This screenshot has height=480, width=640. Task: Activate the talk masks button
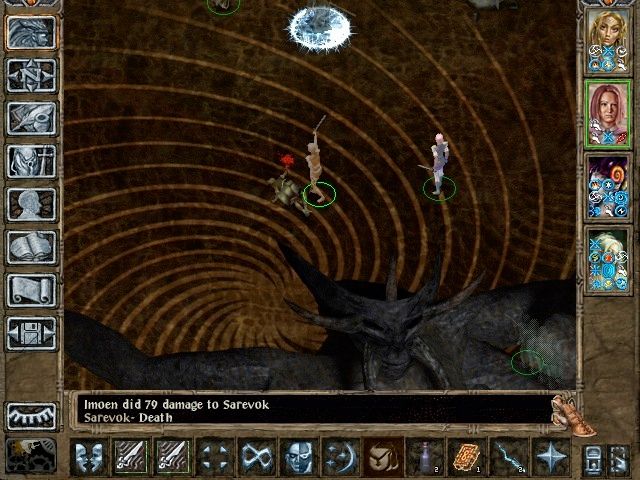coord(90,457)
